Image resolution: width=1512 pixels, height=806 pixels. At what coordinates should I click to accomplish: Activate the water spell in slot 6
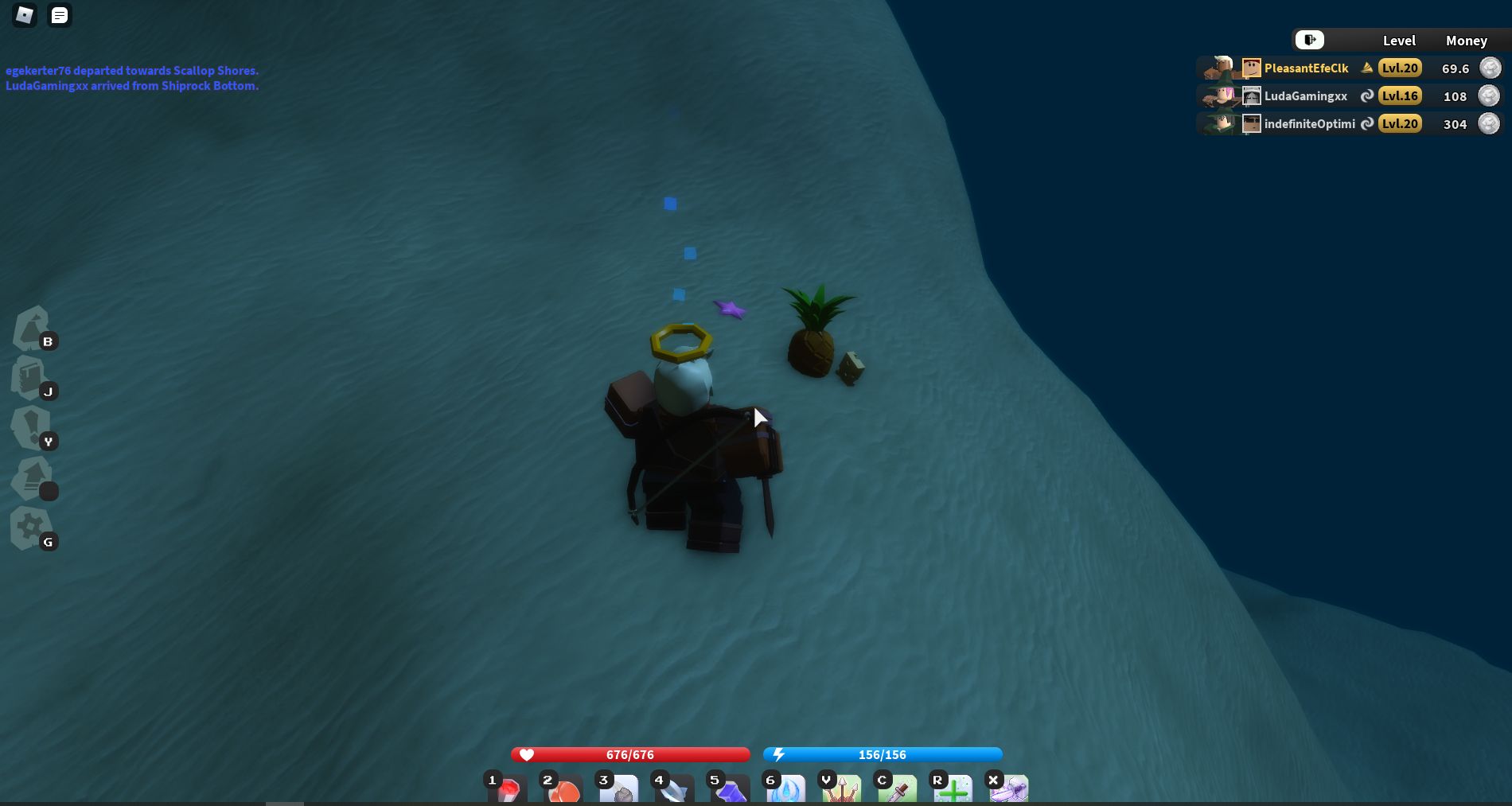[786, 792]
